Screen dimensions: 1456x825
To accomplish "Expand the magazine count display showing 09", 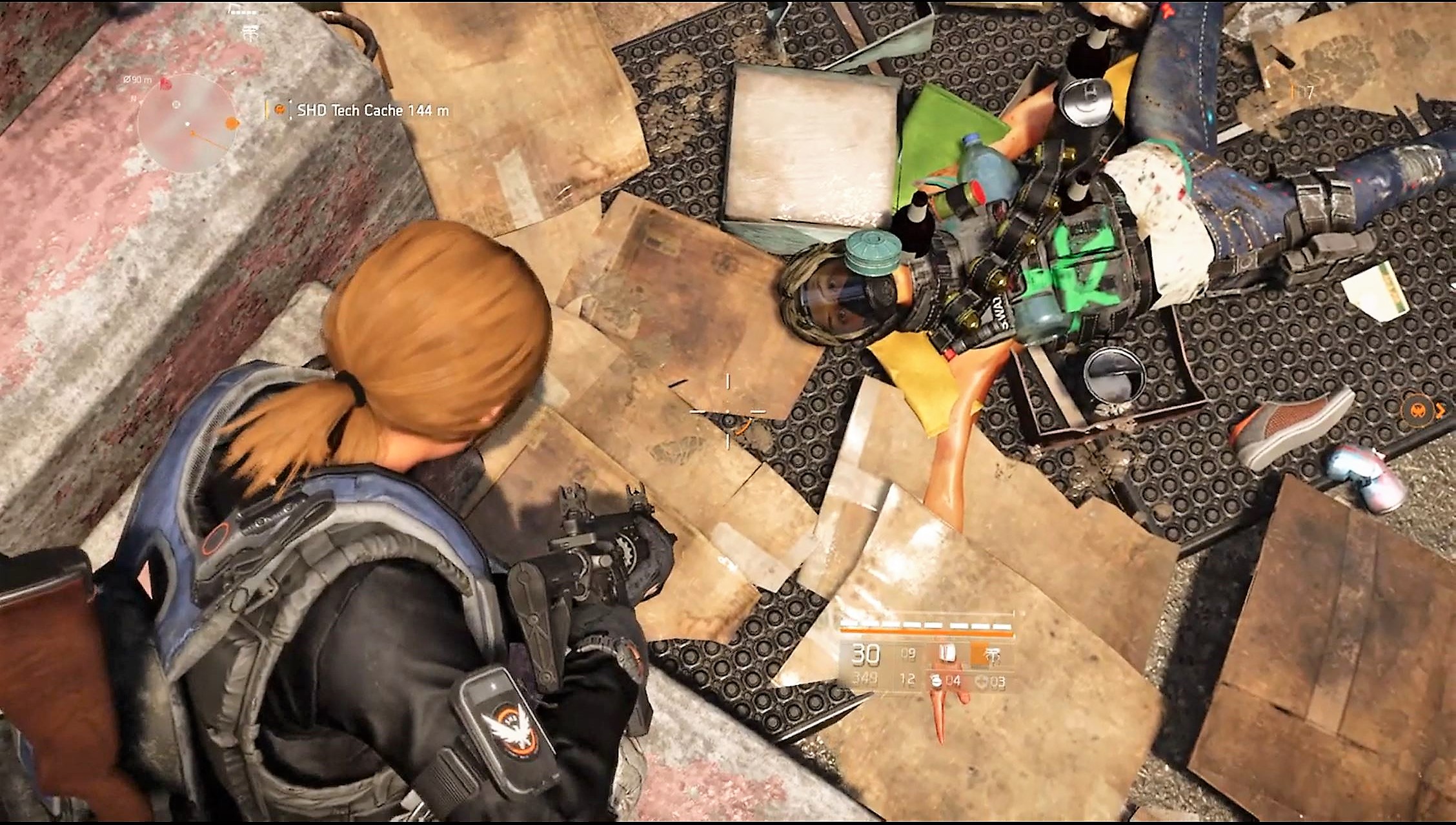I will tap(909, 653).
